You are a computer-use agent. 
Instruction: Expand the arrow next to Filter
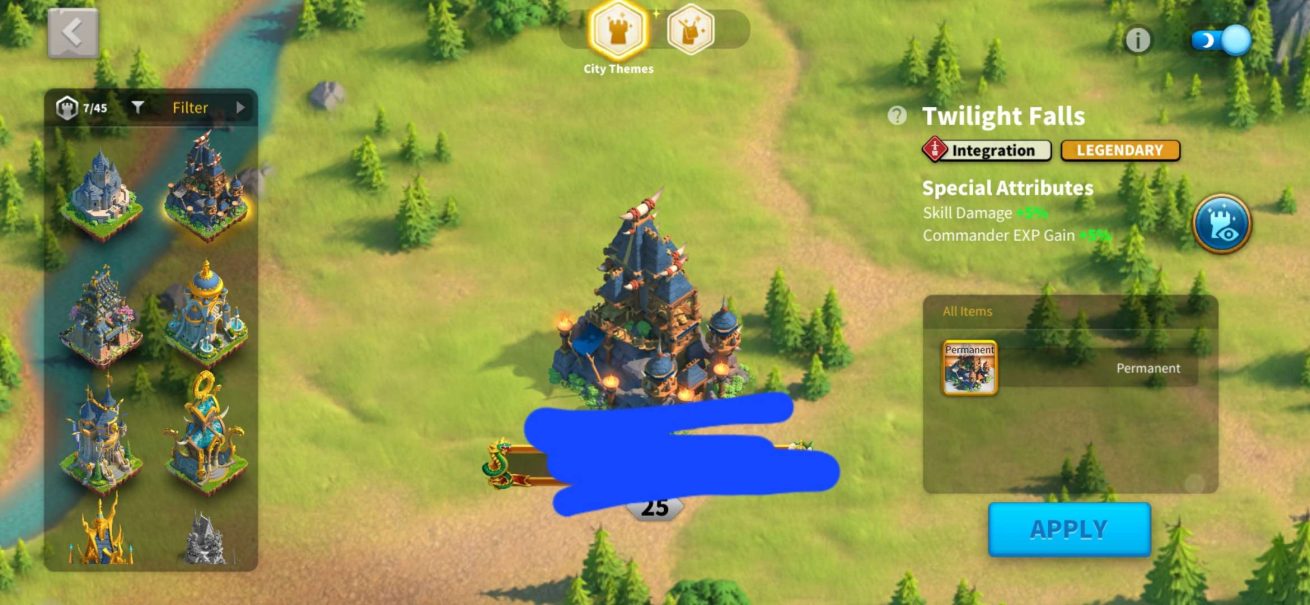click(240, 108)
